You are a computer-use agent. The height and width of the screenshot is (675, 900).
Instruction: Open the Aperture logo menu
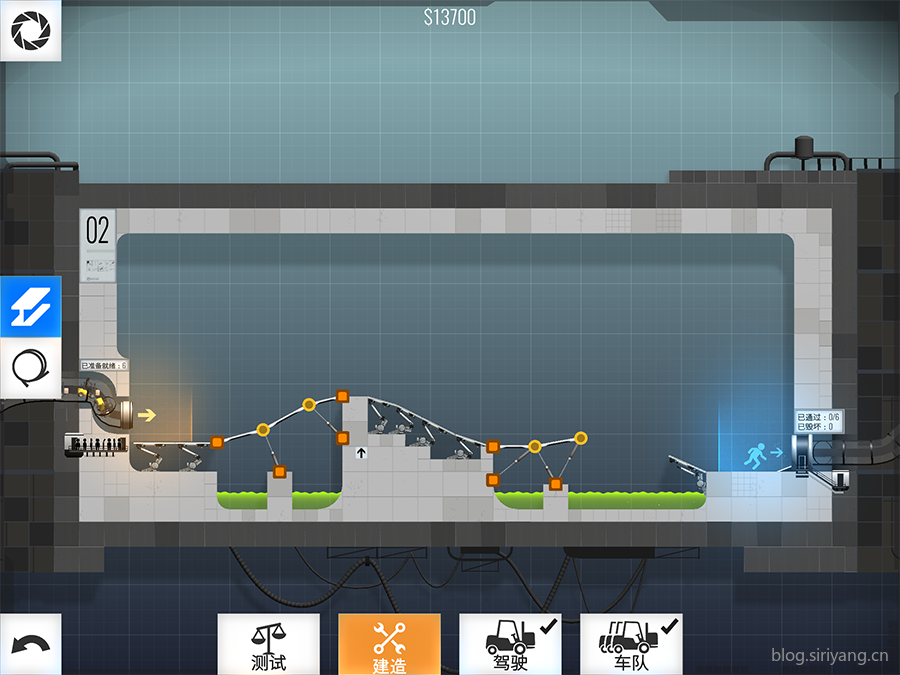point(30,31)
